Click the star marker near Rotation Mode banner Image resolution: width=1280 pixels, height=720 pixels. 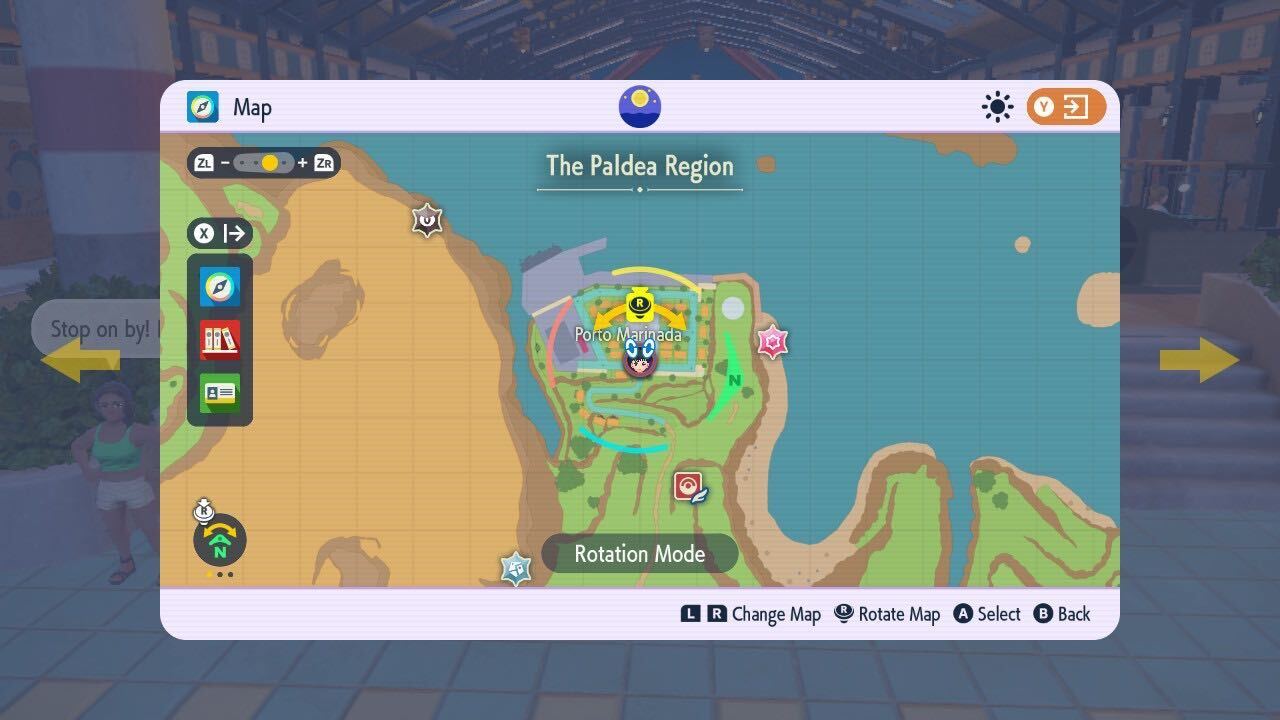point(517,567)
